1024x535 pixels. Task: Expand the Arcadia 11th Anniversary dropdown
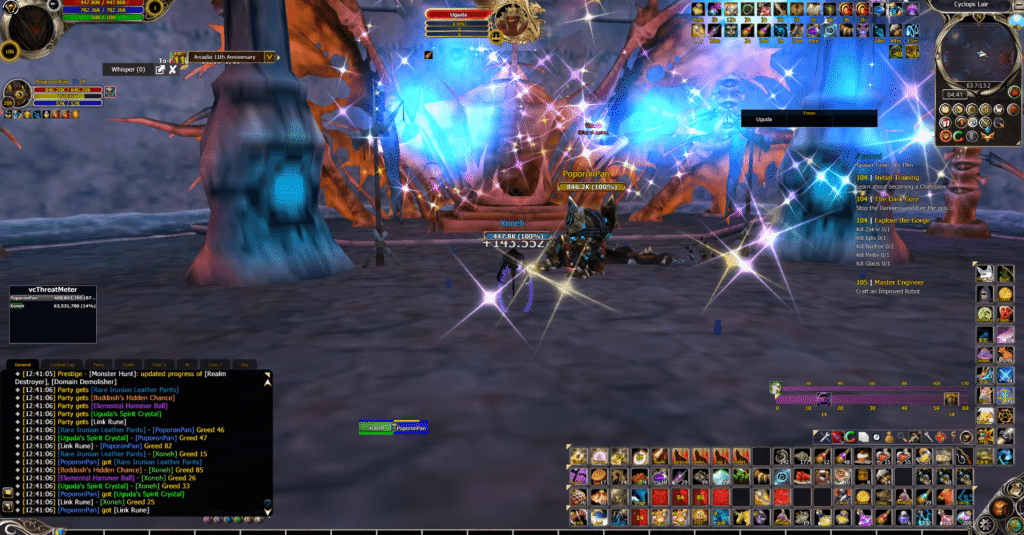268,57
